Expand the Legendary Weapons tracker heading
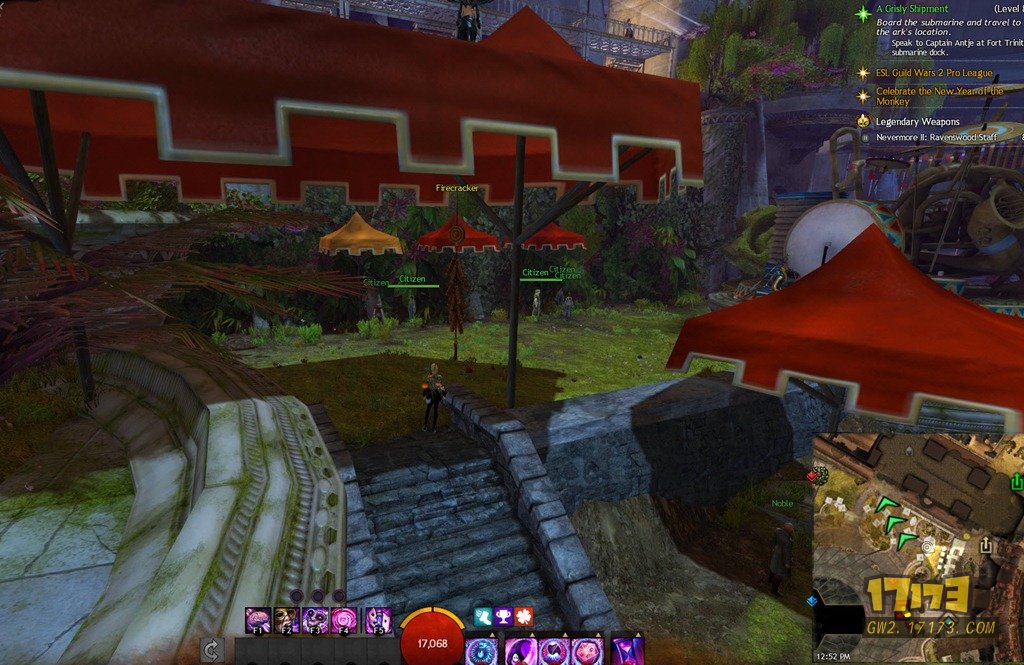Screen dimensions: 1024x665 click(917, 121)
